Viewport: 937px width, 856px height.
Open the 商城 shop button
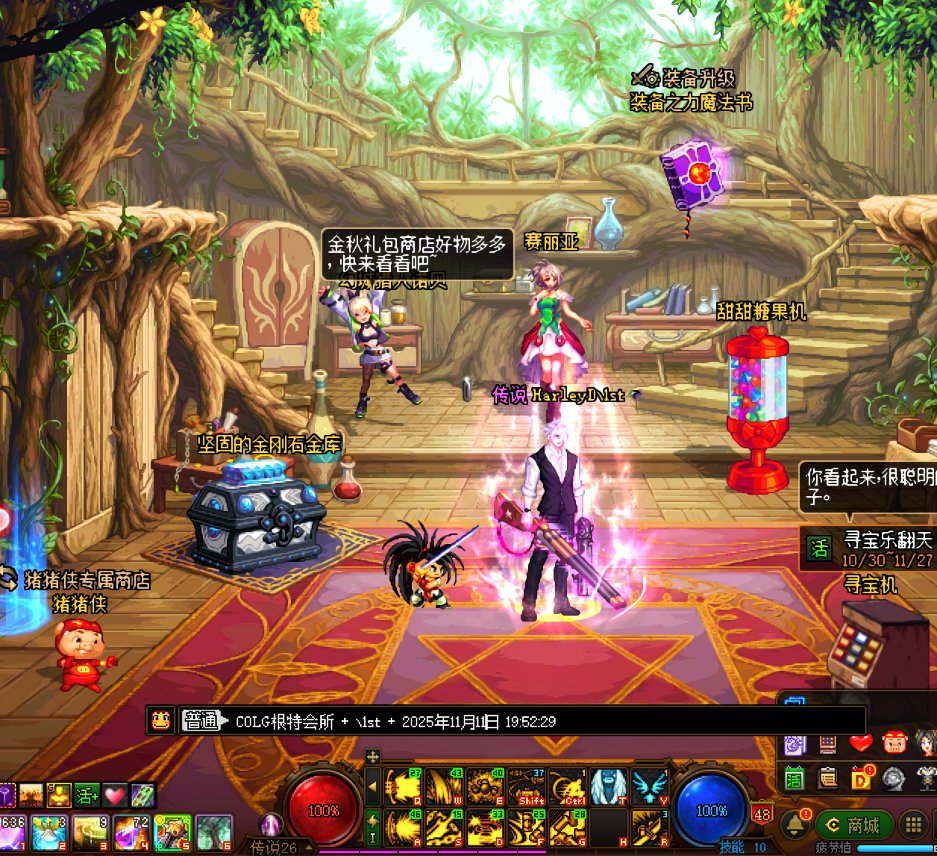point(853,825)
